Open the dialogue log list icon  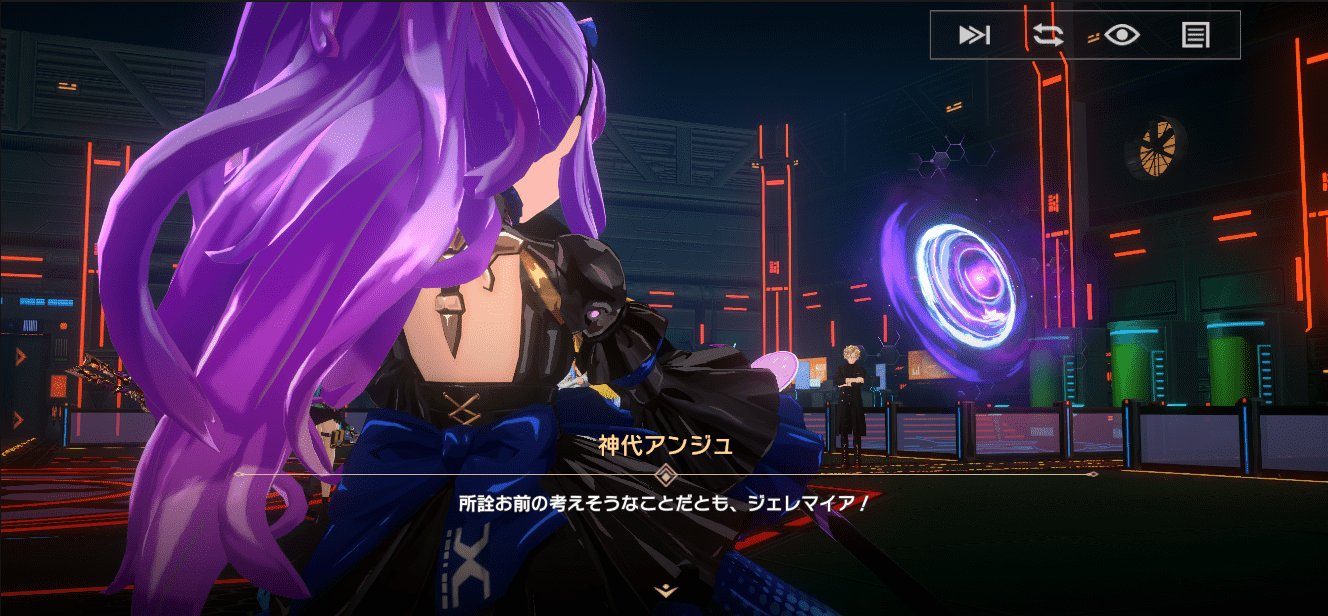[1195, 35]
